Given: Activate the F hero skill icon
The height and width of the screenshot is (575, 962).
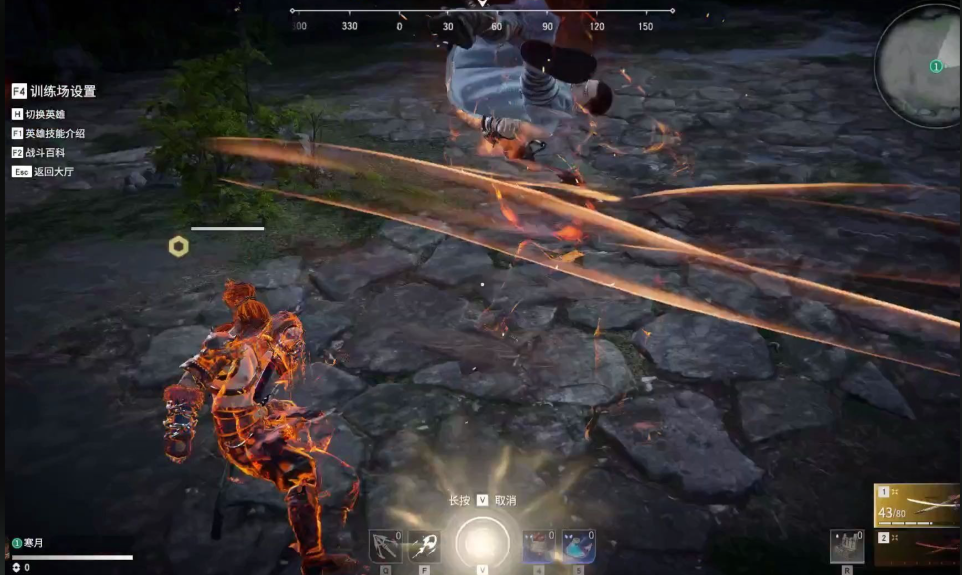Looking at the screenshot, I should (424, 546).
